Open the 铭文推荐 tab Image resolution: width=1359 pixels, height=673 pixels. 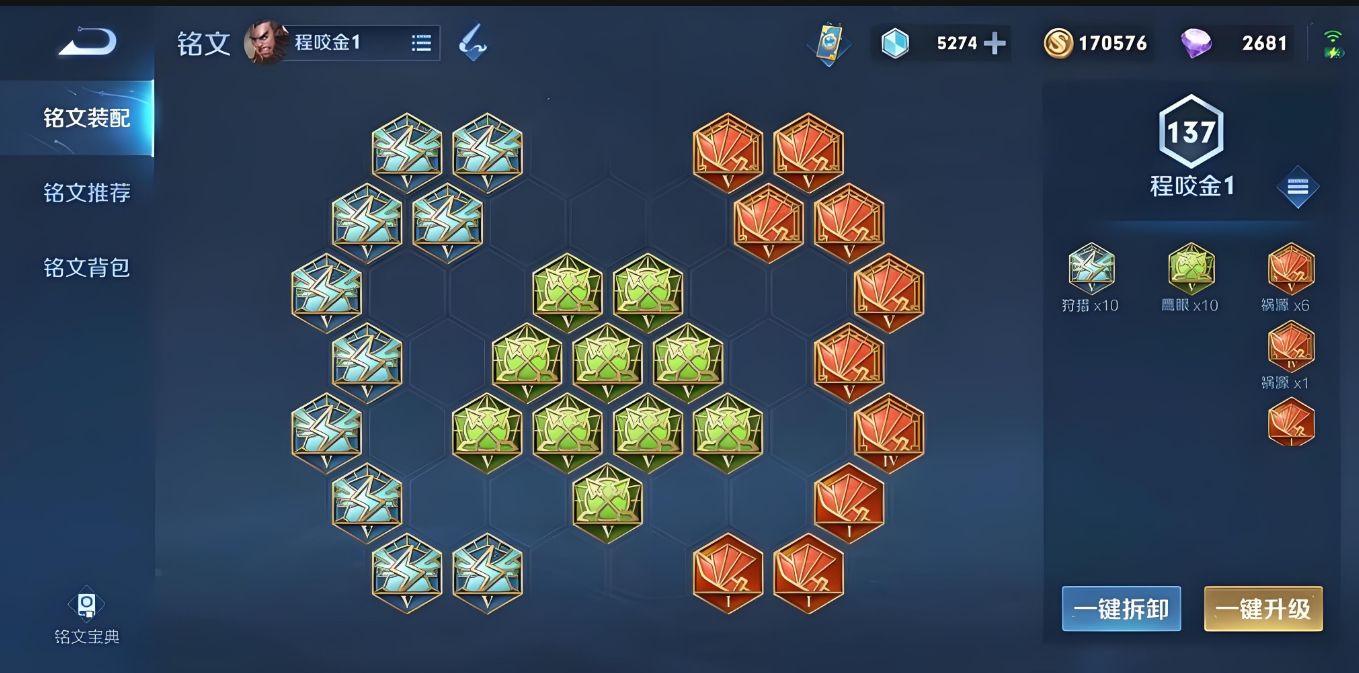(x=86, y=193)
